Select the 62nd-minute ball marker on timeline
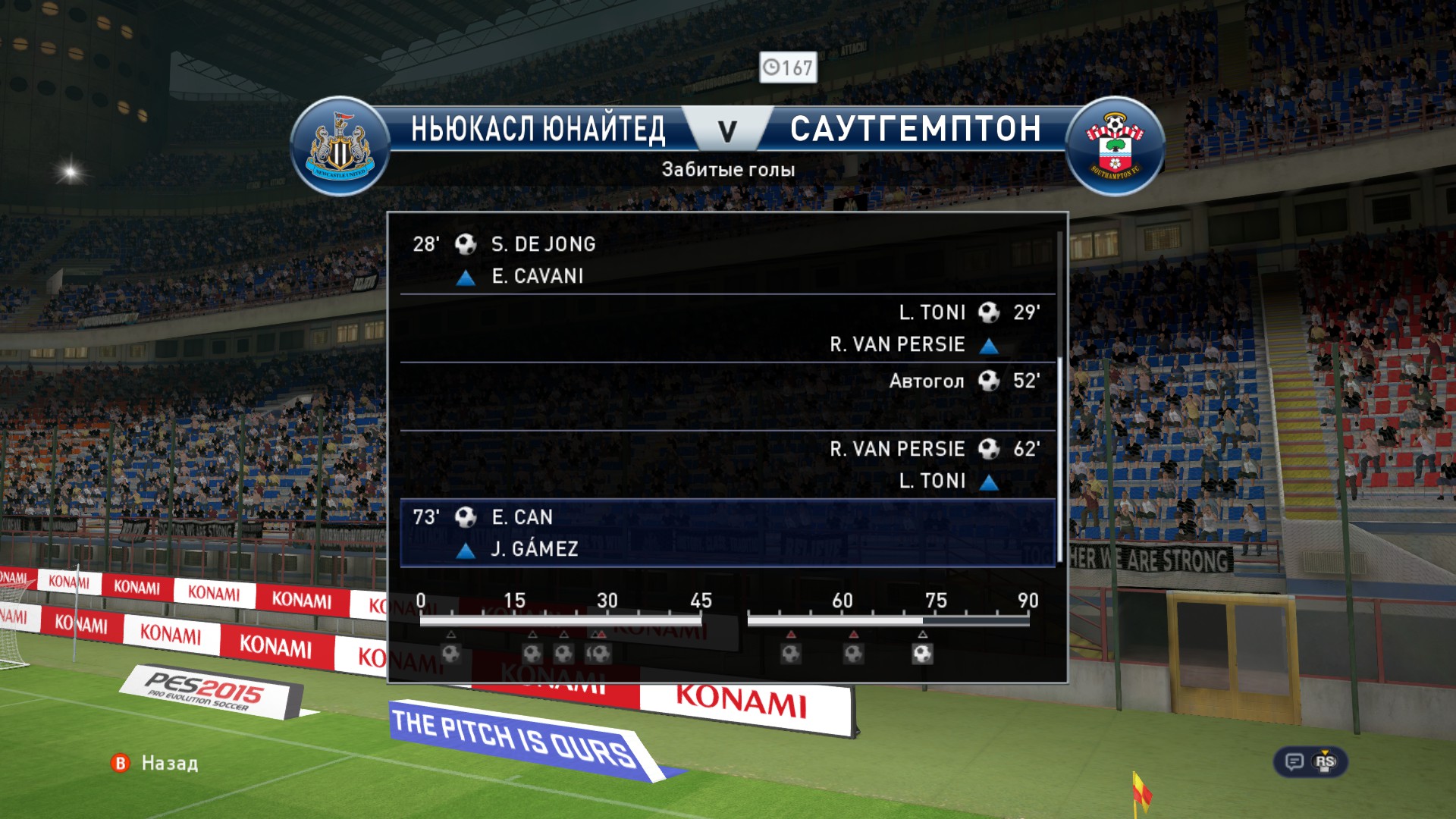1456x819 pixels. pos(854,653)
